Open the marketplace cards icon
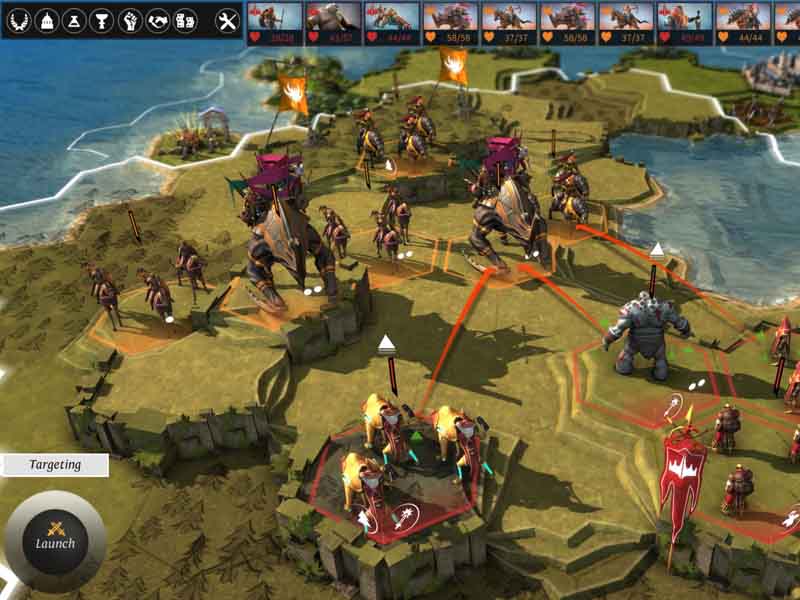800x600 pixels. pyautogui.click(x=185, y=20)
